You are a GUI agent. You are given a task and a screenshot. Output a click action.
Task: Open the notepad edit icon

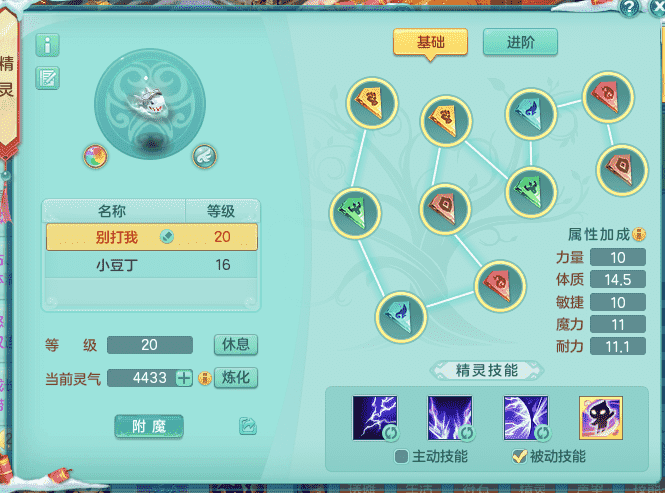(x=48, y=77)
